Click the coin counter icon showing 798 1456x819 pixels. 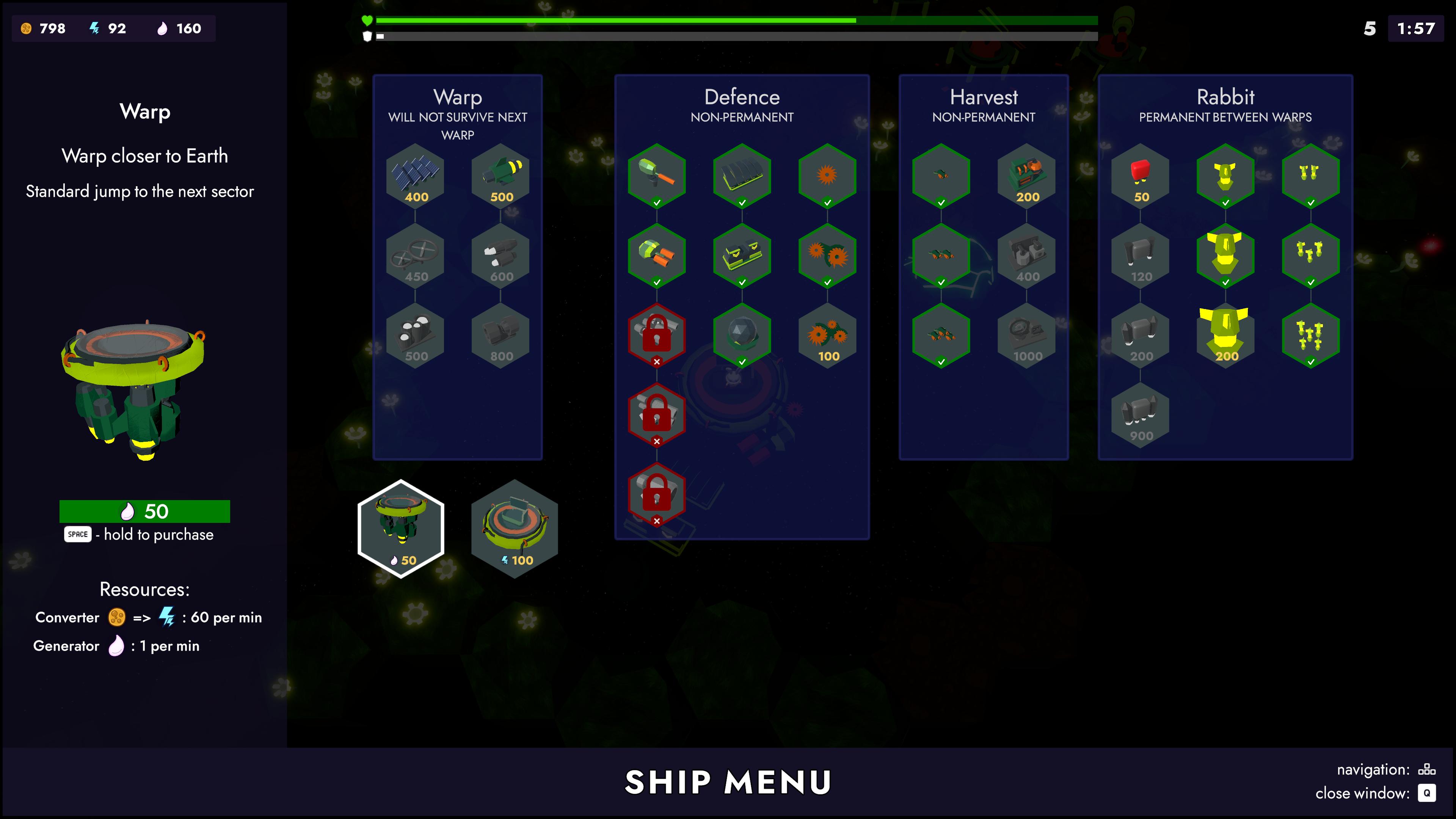point(27,28)
